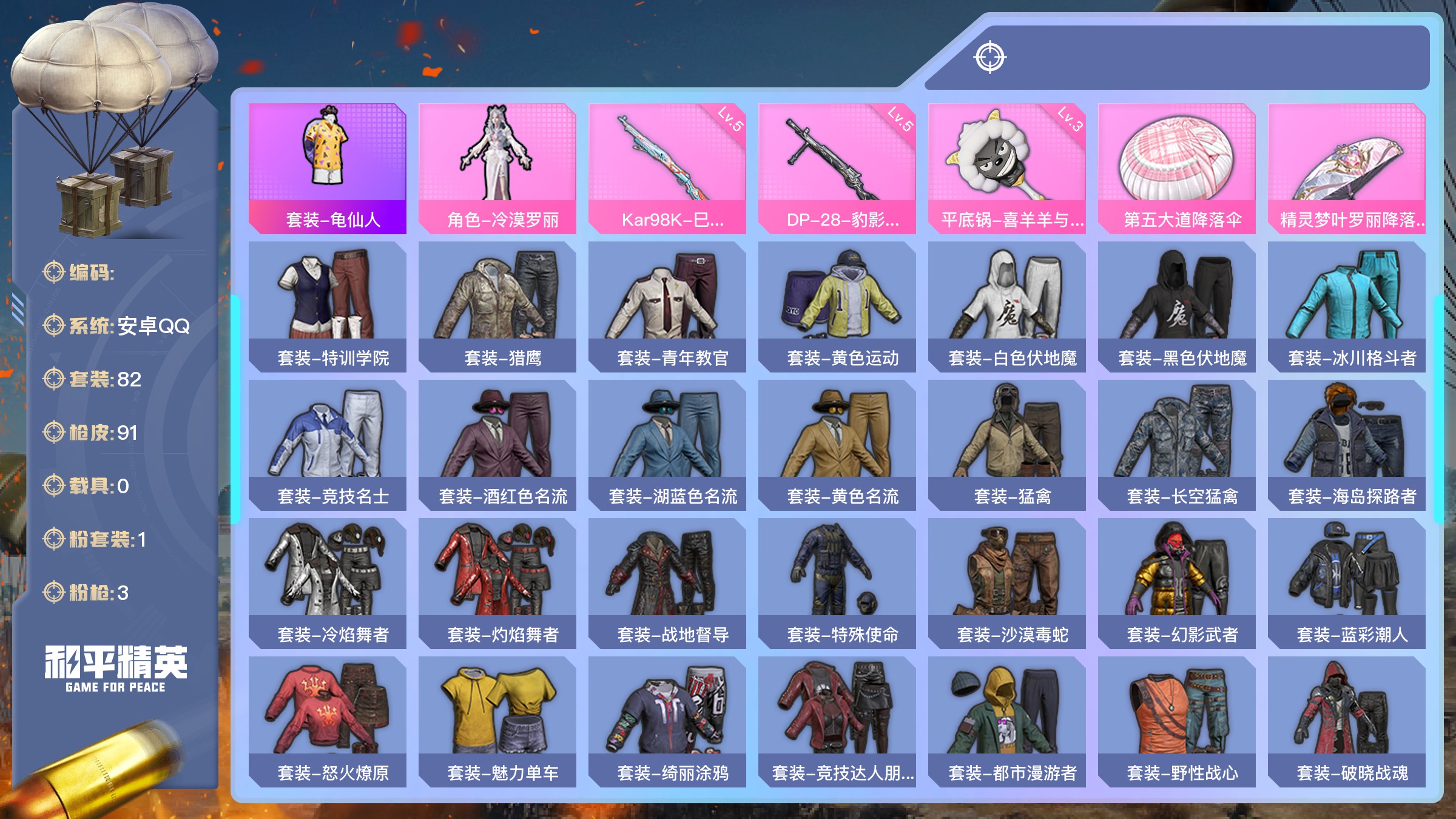Choose the 第五大道降落伞 parachute tile
Screen dimensions: 1456x819
coord(1177,168)
